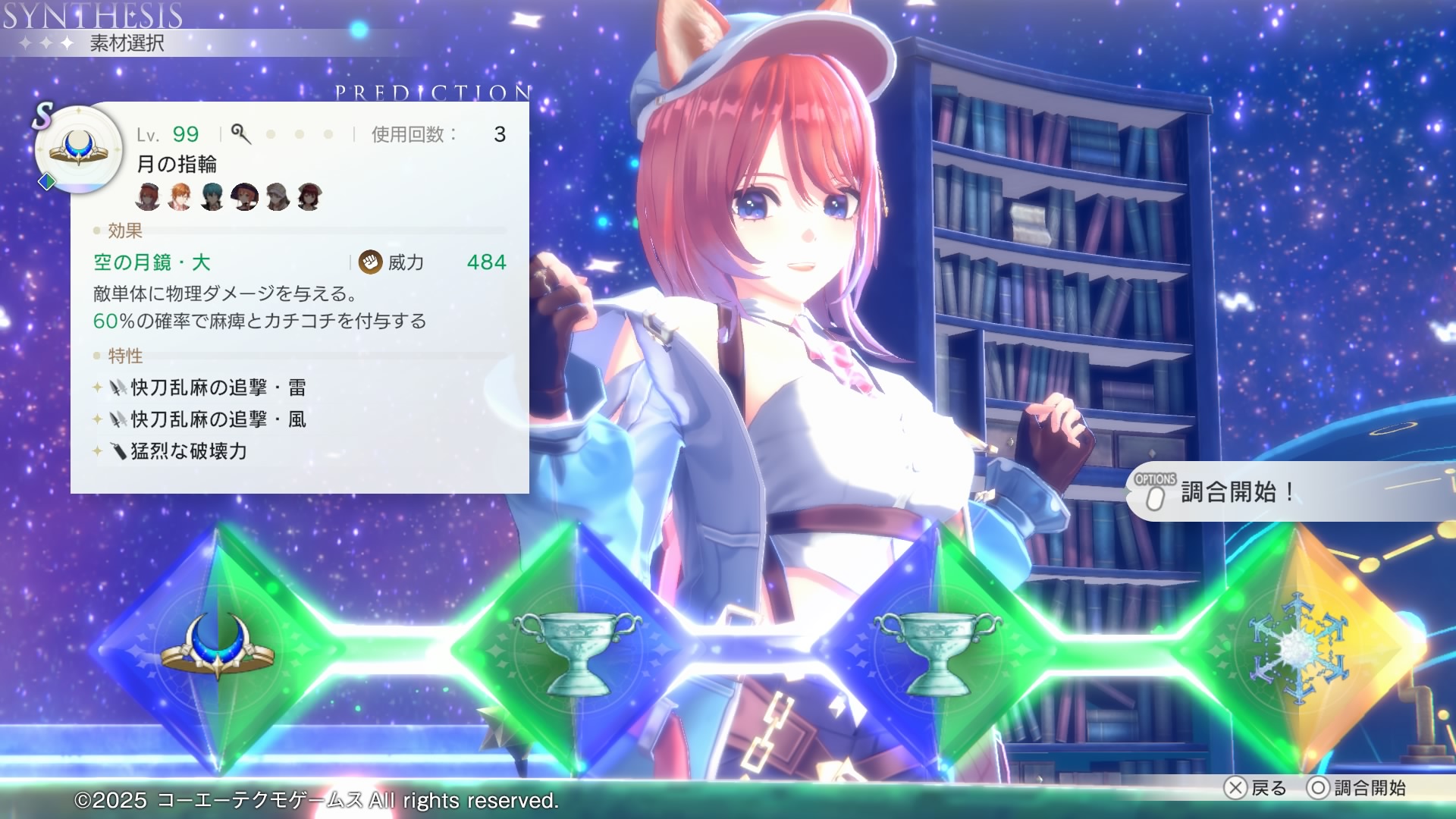
Task: Click the 月の指輪 item icon in the prediction panel
Action: pyautogui.click(x=79, y=148)
